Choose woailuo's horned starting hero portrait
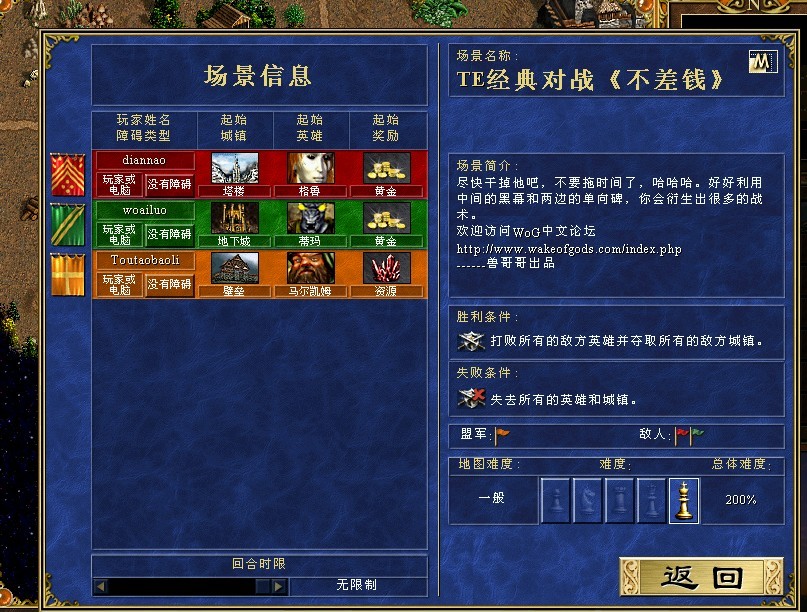This screenshot has width=807, height=612. pyautogui.click(x=311, y=218)
